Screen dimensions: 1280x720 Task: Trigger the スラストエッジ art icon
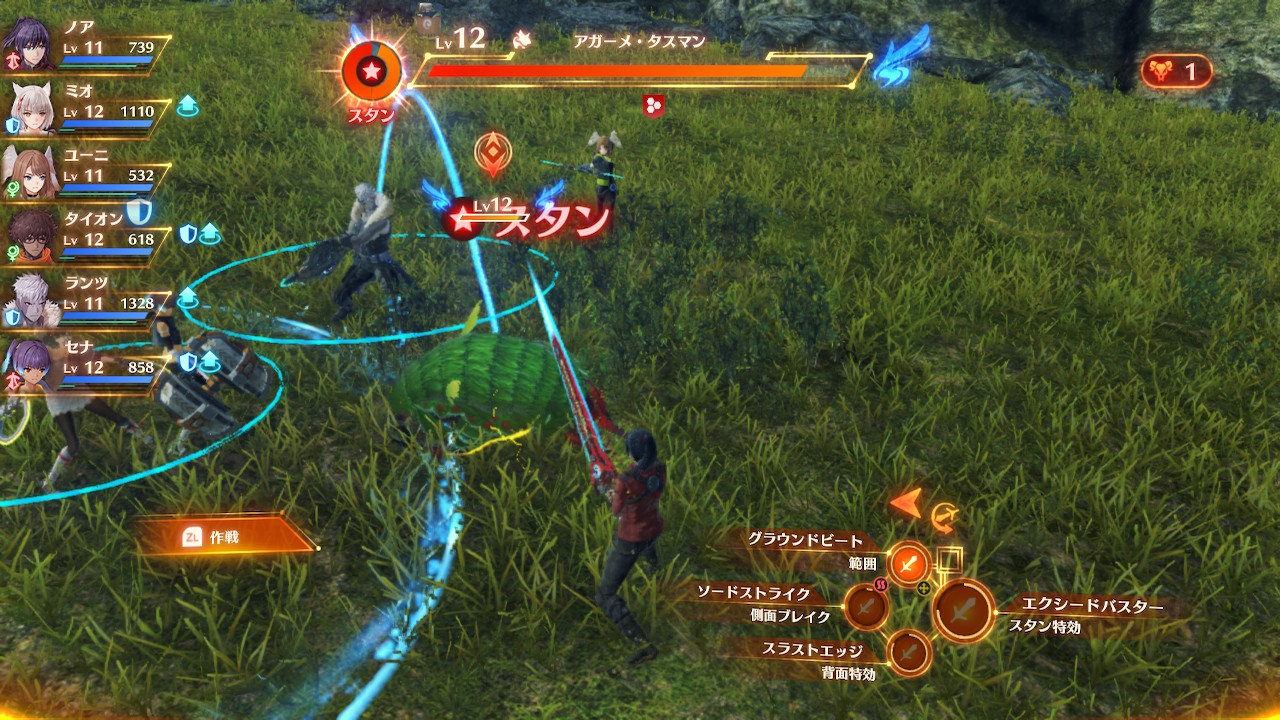(909, 653)
